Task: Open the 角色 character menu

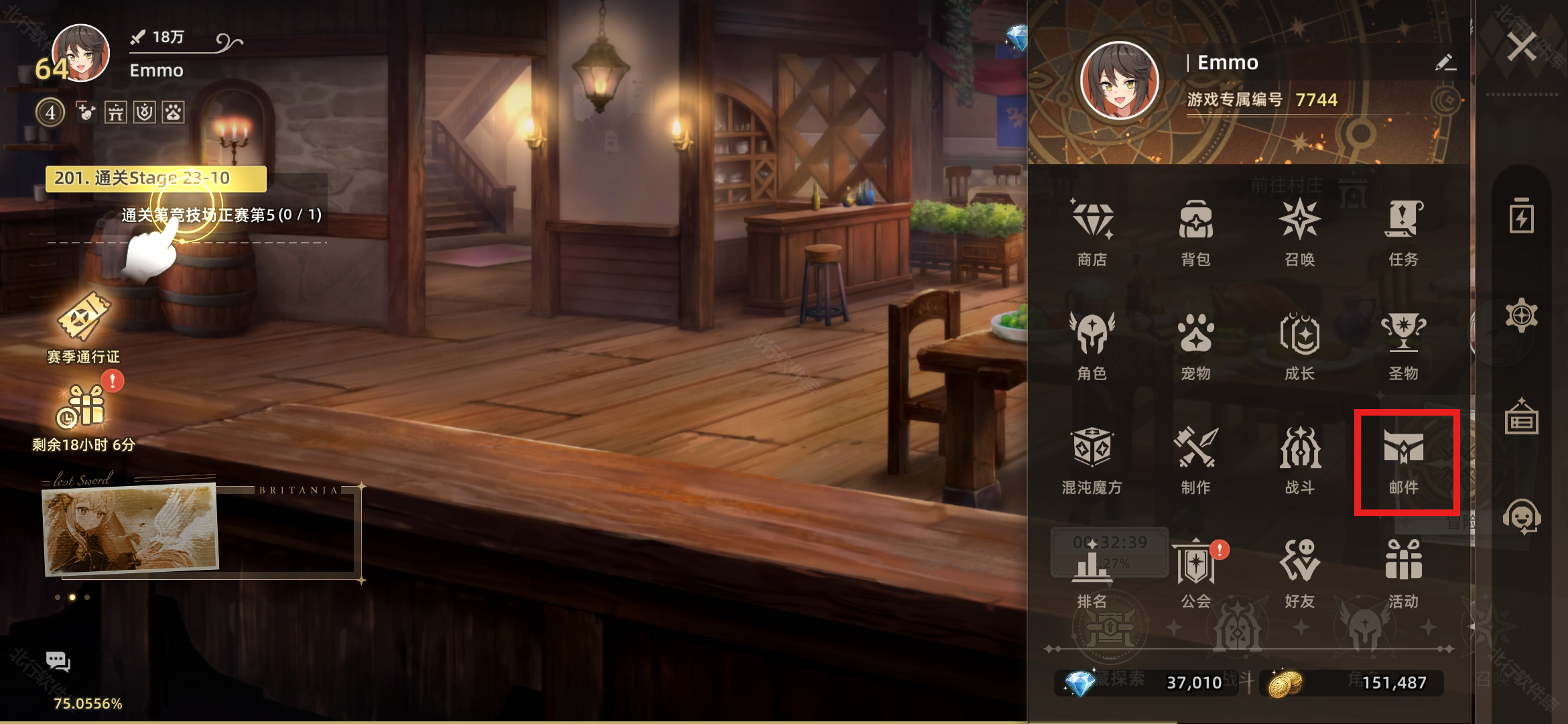Action: coord(1092,345)
